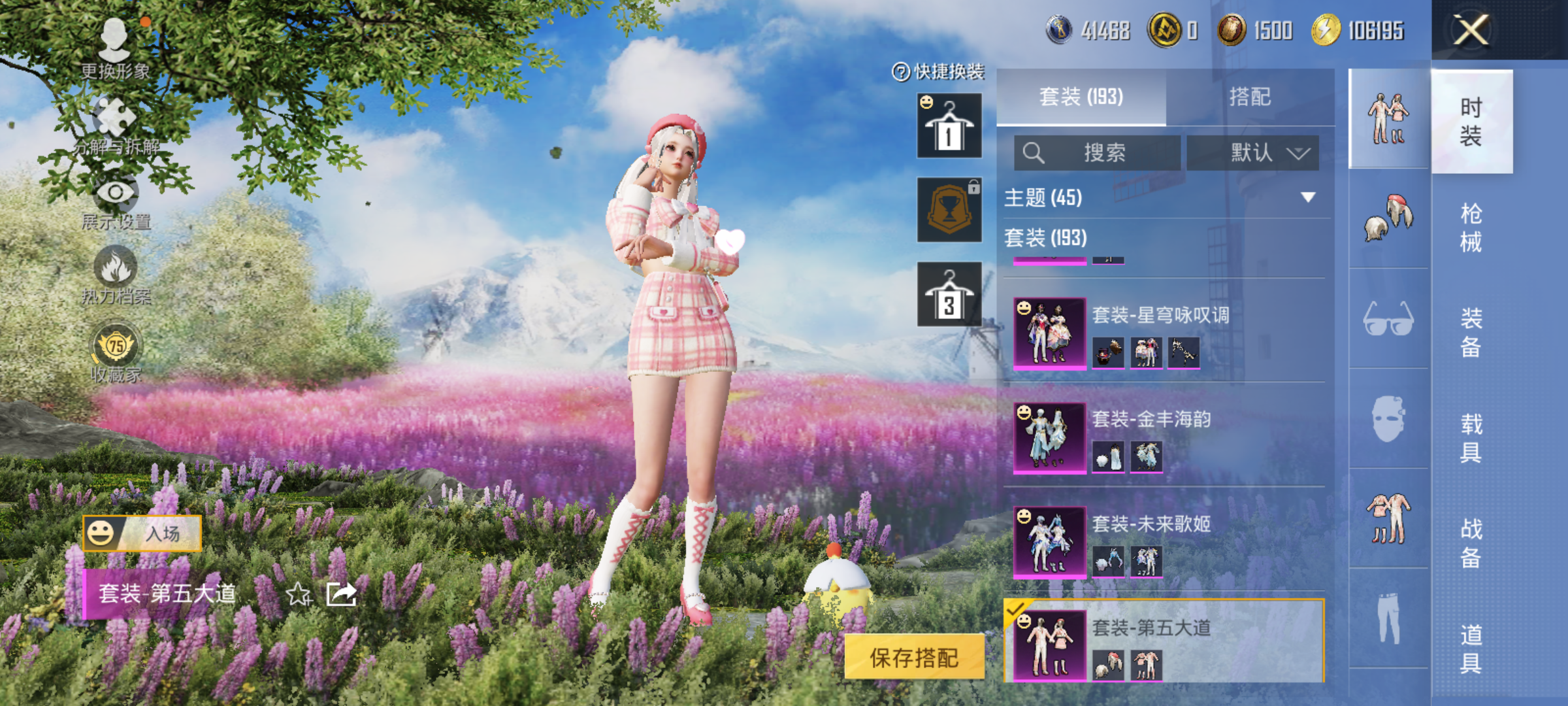Open the 枪械 category
The image size is (1568, 706).
(x=1471, y=227)
